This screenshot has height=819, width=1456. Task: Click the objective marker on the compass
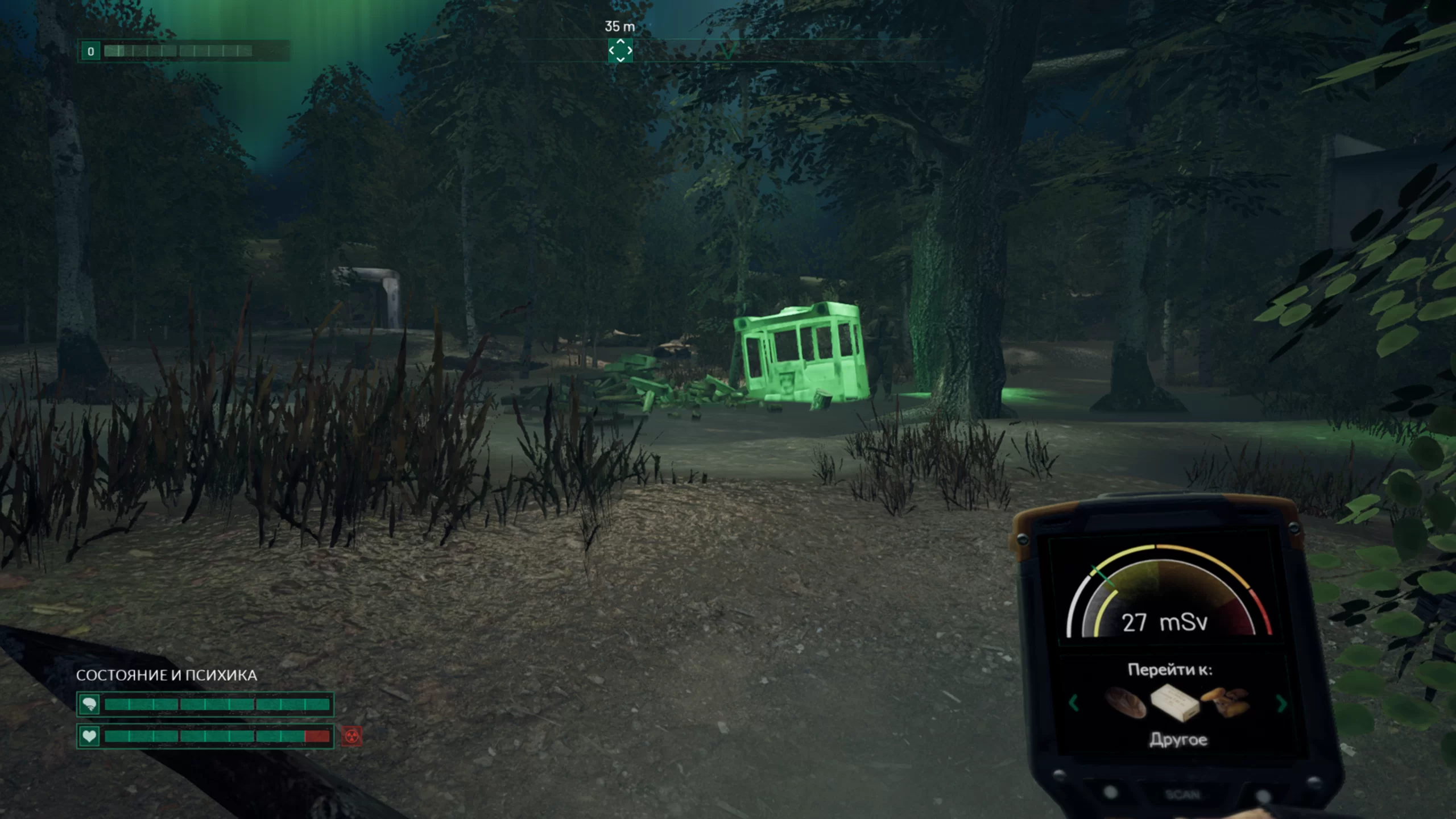point(620,51)
